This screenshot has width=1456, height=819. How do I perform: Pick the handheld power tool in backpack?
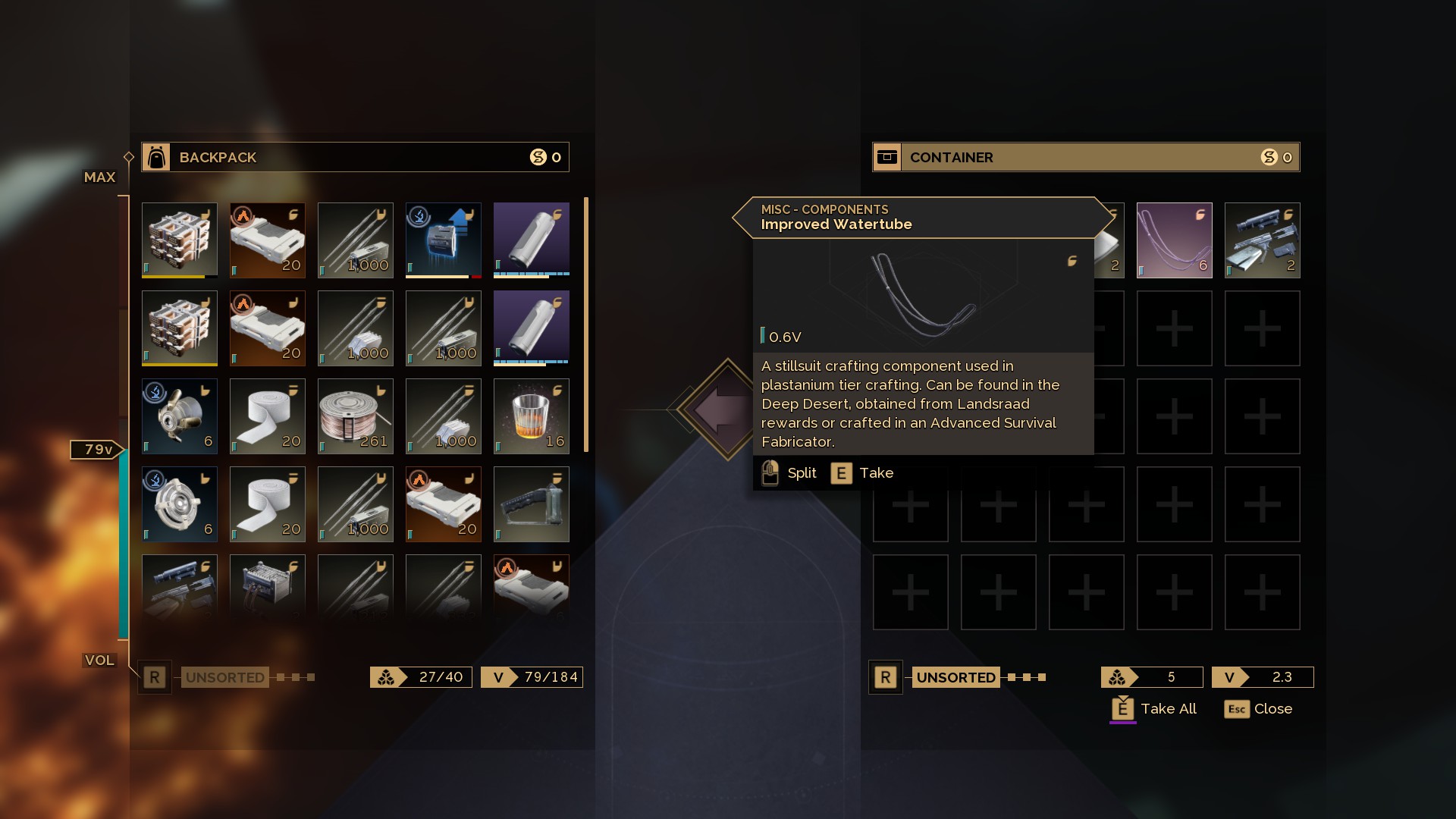pos(531,504)
